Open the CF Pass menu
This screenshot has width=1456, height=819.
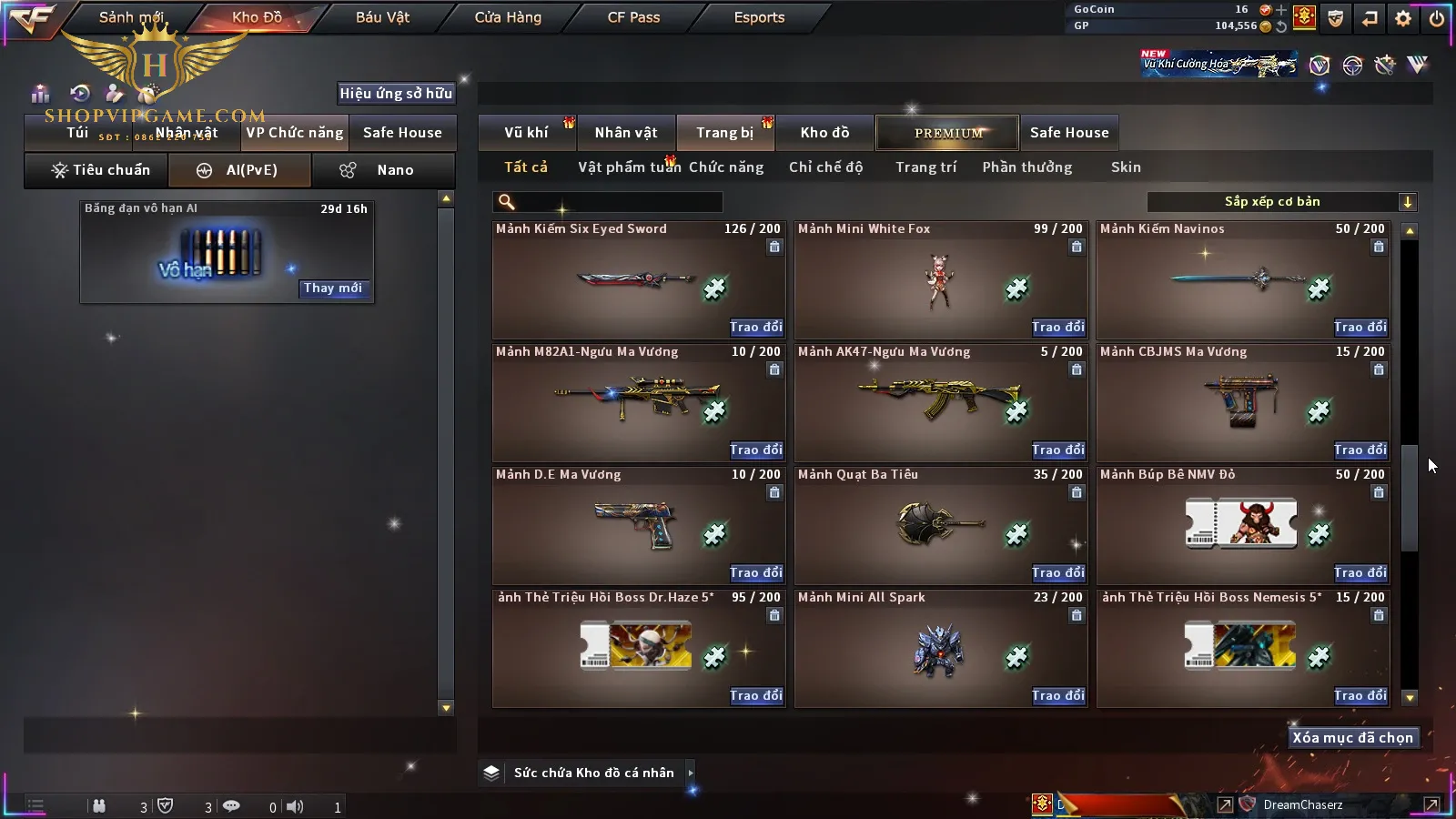(x=633, y=17)
